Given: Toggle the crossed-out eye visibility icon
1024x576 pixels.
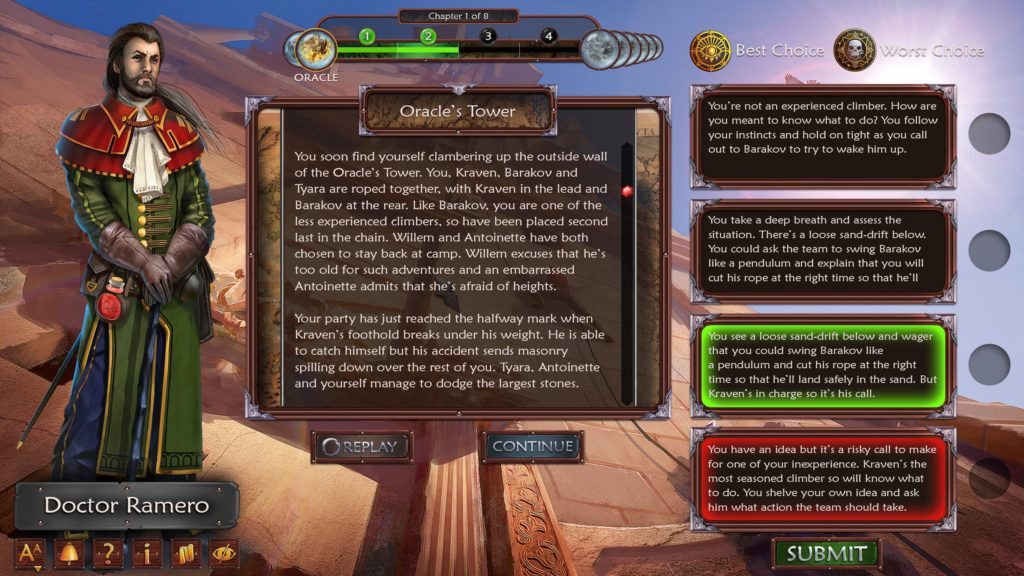Looking at the screenshot, I should [x=223, y=553].
